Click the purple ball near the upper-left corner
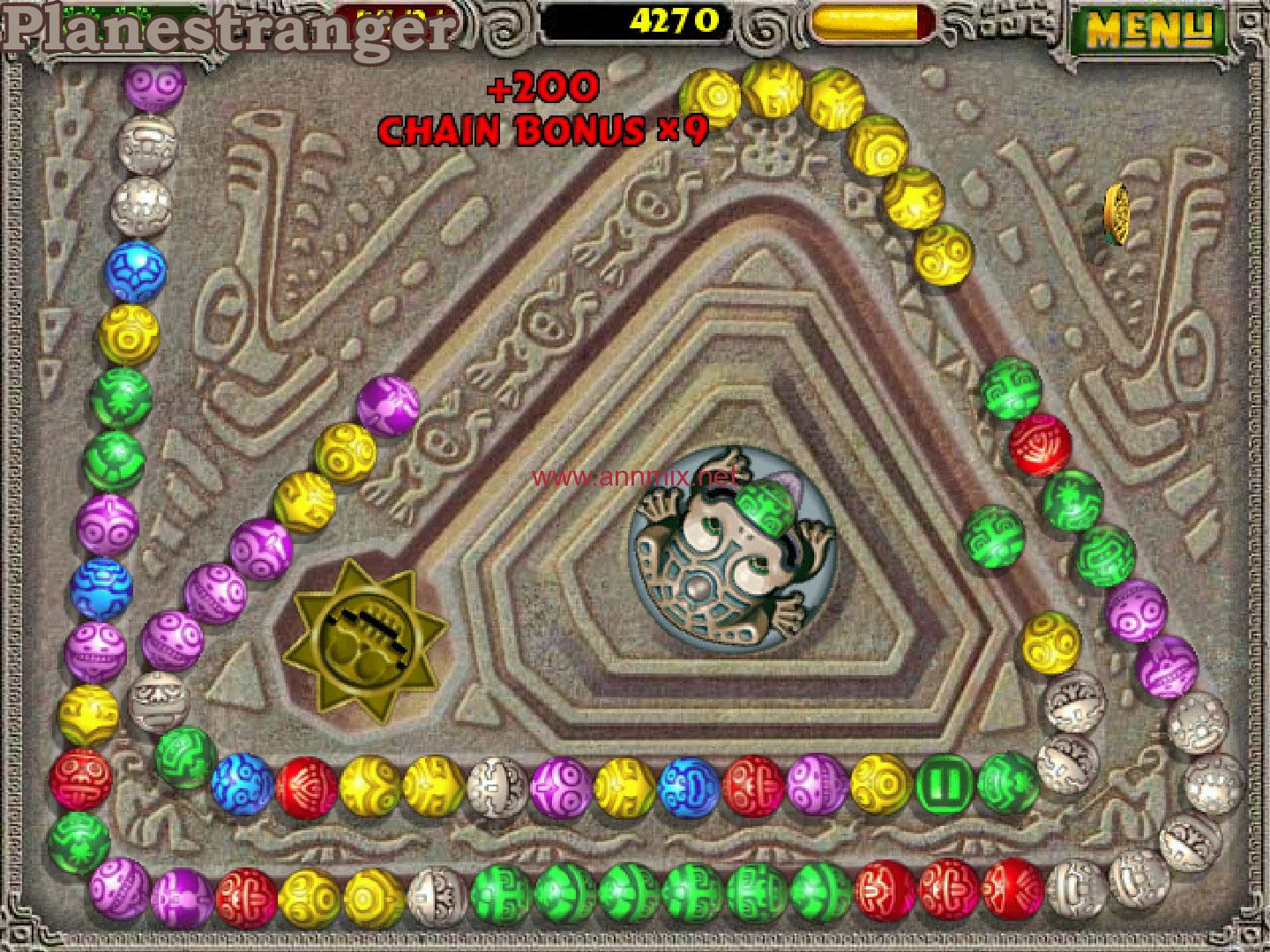The height and width of the screenshot is (952, 1270). click(154, 88)
